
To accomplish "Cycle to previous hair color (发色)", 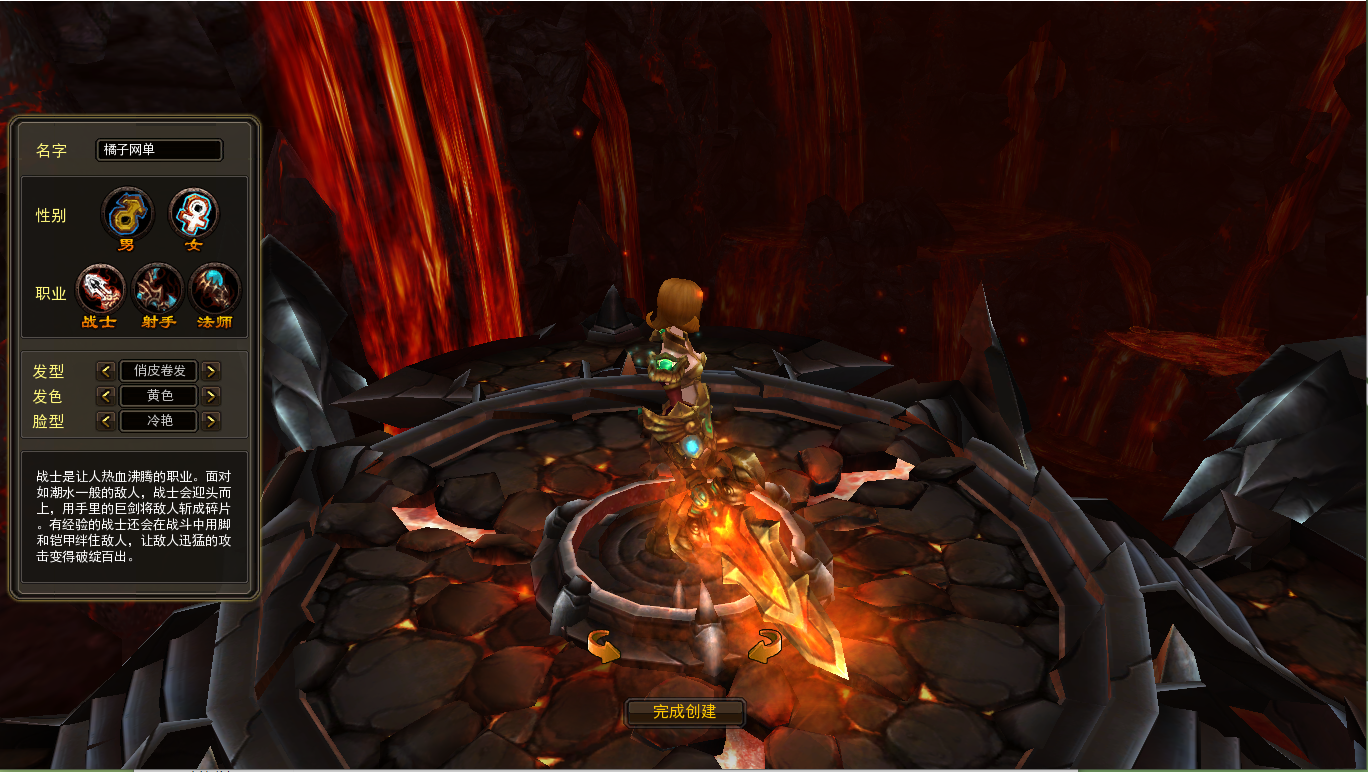I will pyautogui.click(x=106, y=396).
